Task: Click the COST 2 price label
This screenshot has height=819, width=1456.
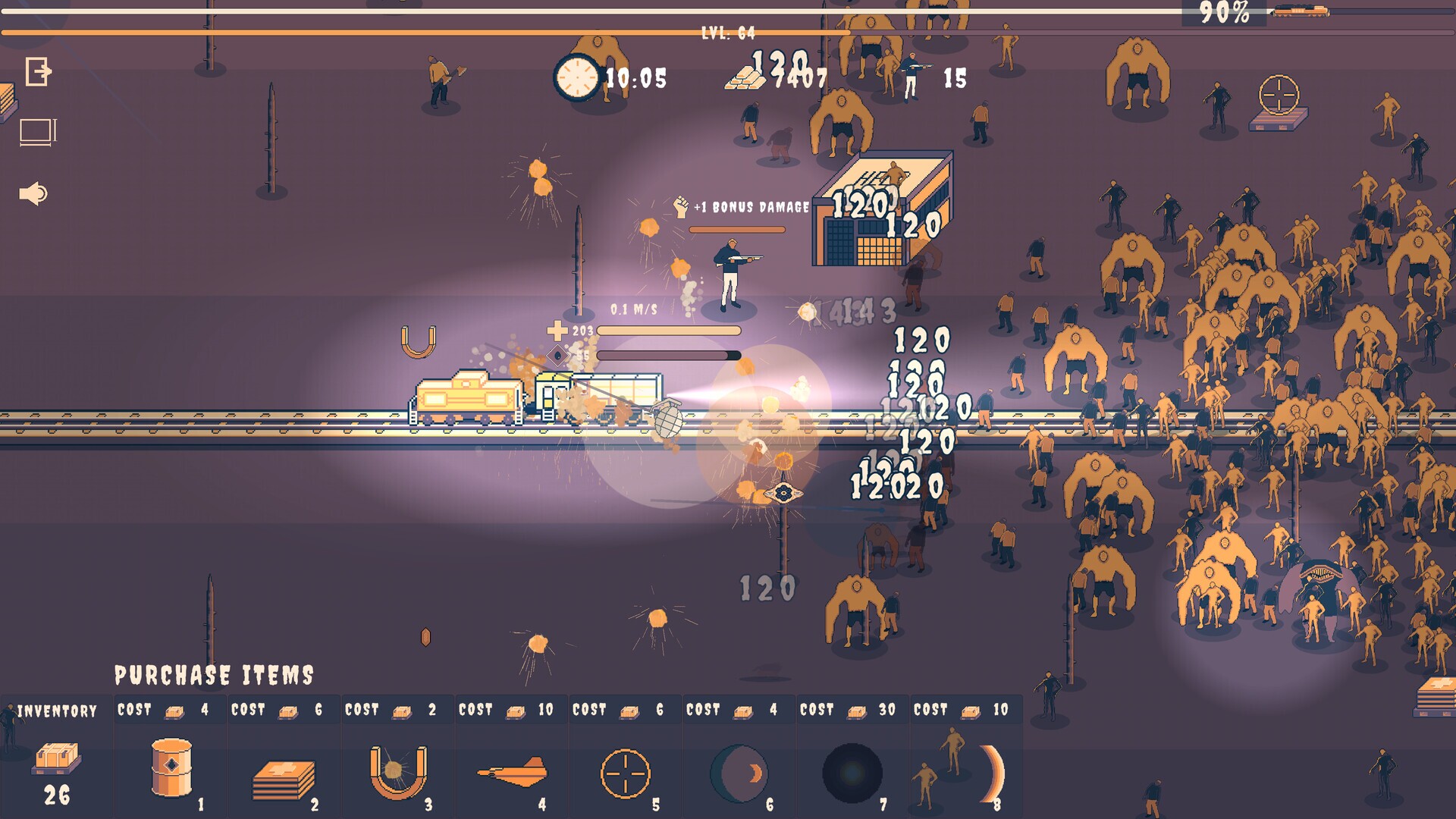Action: tap(391, 711)
